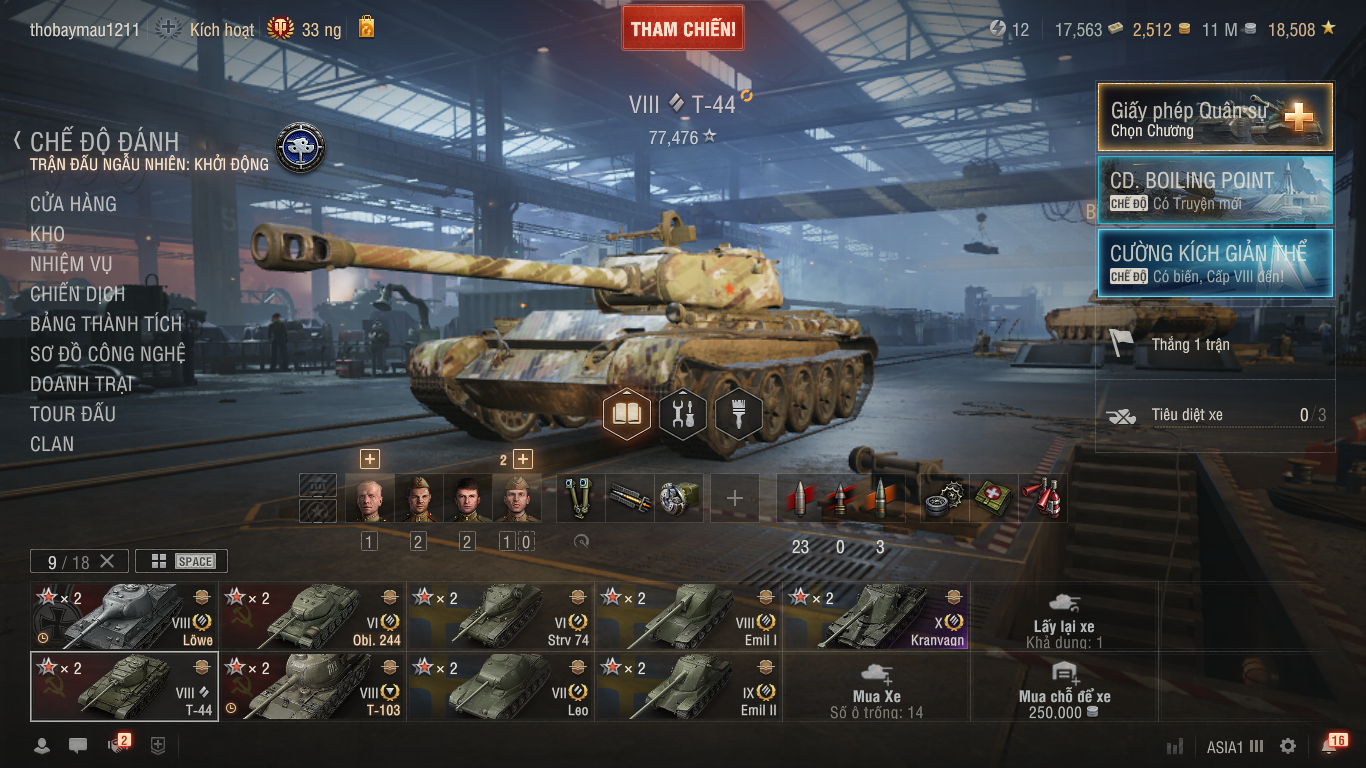Open the CỬA HÀNG shop menu
This screenshot has width=1366, height=768.
tap(73, 204)
